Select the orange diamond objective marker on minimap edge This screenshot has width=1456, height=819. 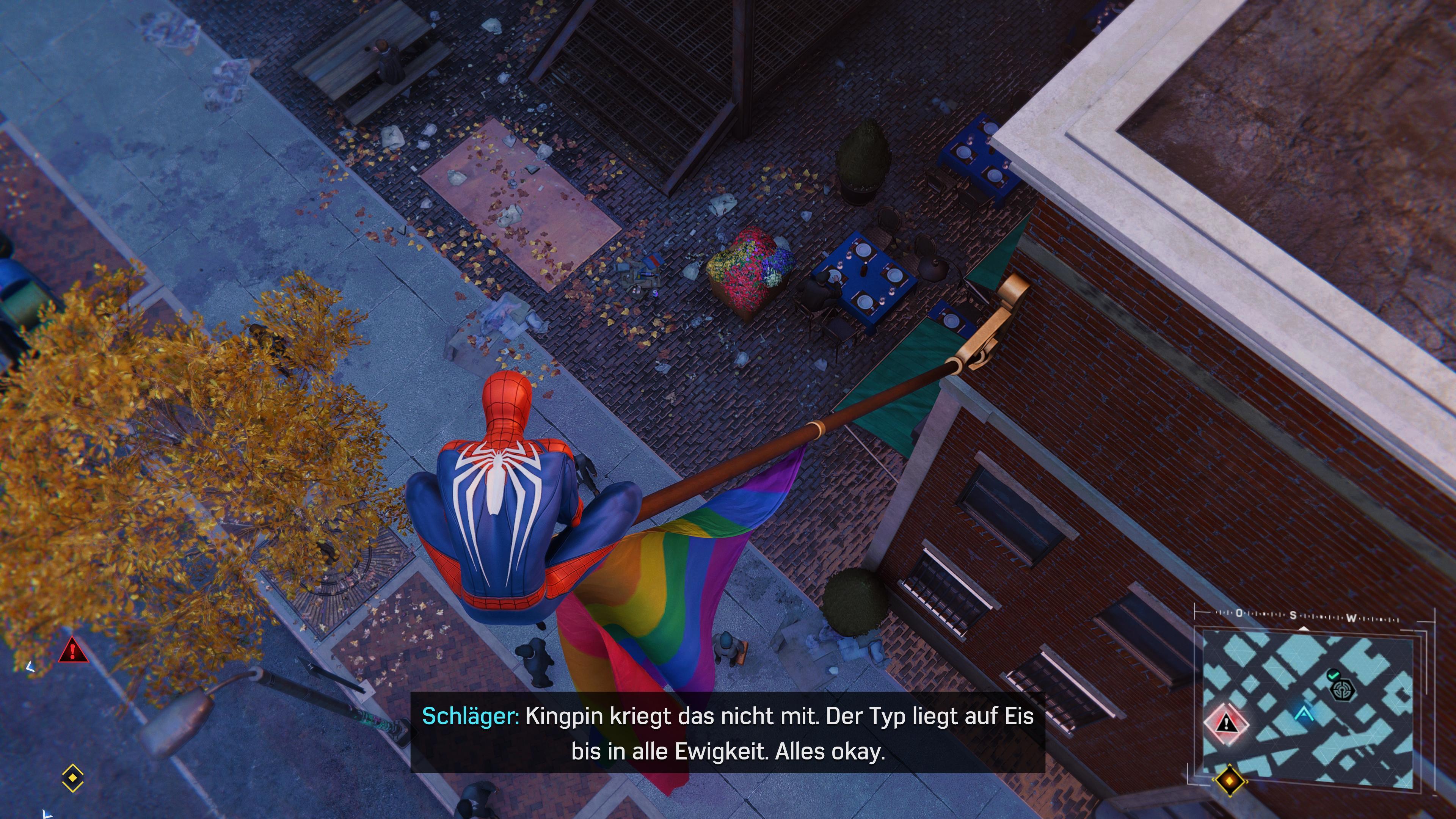pyautogui.click(x=1230, y=781)
